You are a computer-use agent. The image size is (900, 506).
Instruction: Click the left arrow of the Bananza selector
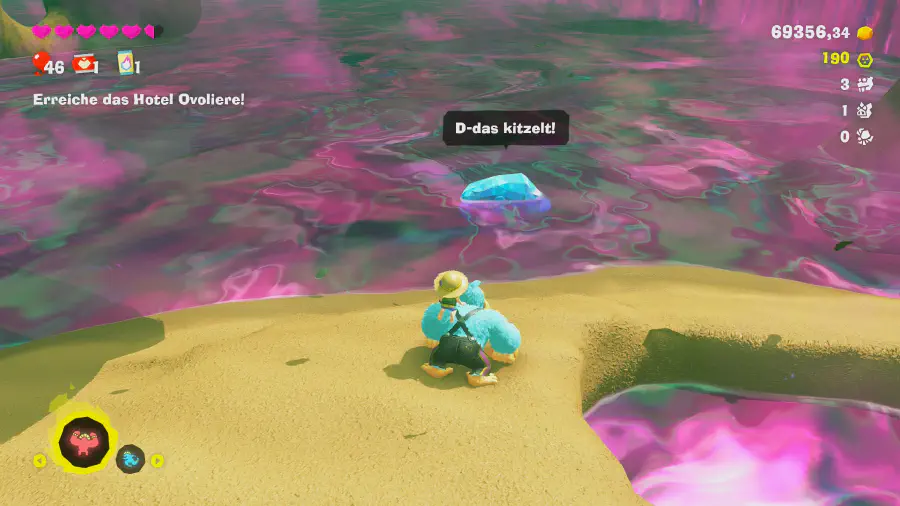pyautogui.click(x=40, y=461)
